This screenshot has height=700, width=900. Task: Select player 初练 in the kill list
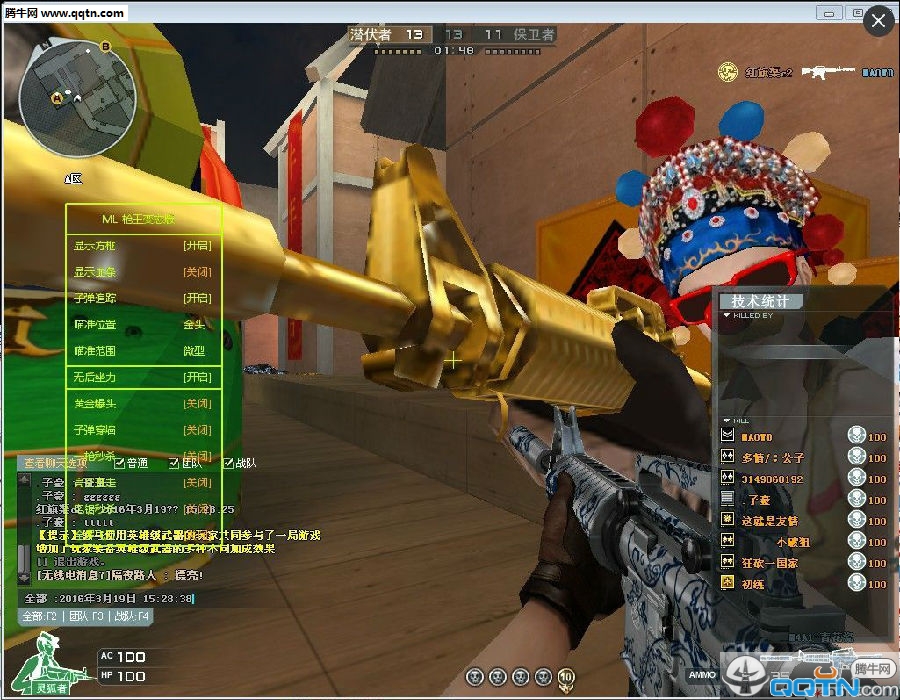point(753,583)
